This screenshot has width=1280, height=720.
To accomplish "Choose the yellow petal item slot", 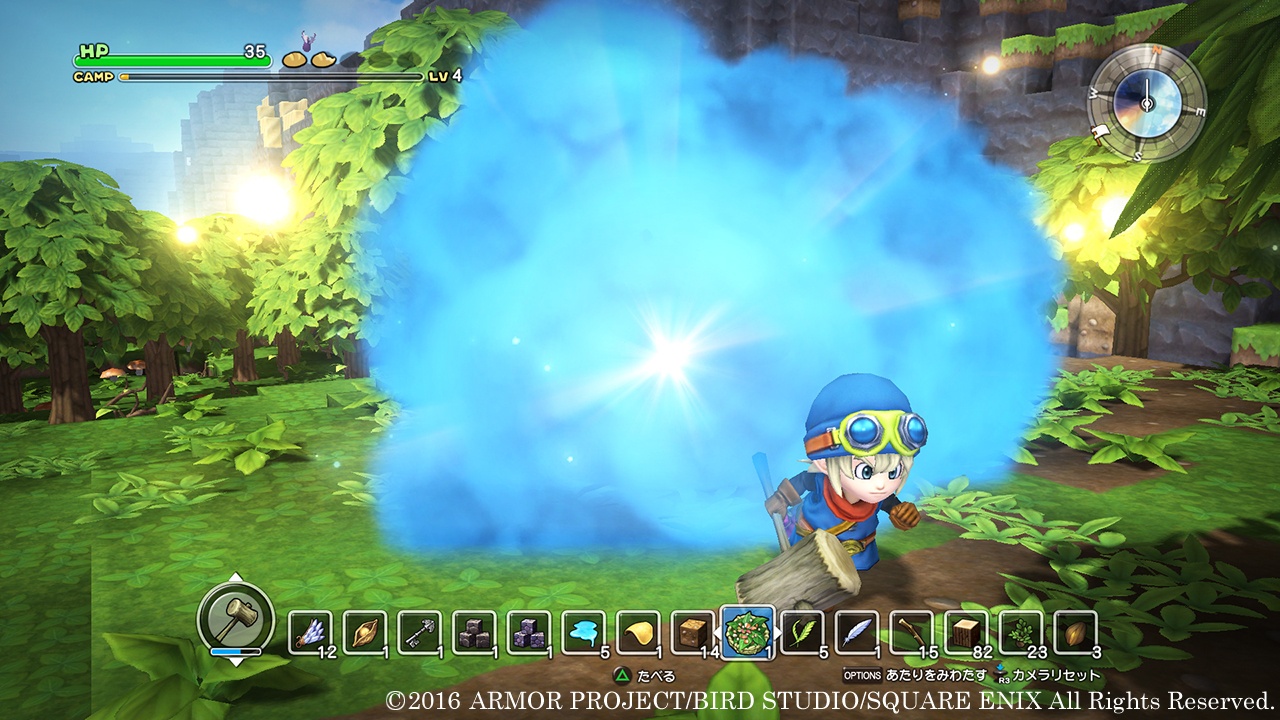I will (638, 632).
